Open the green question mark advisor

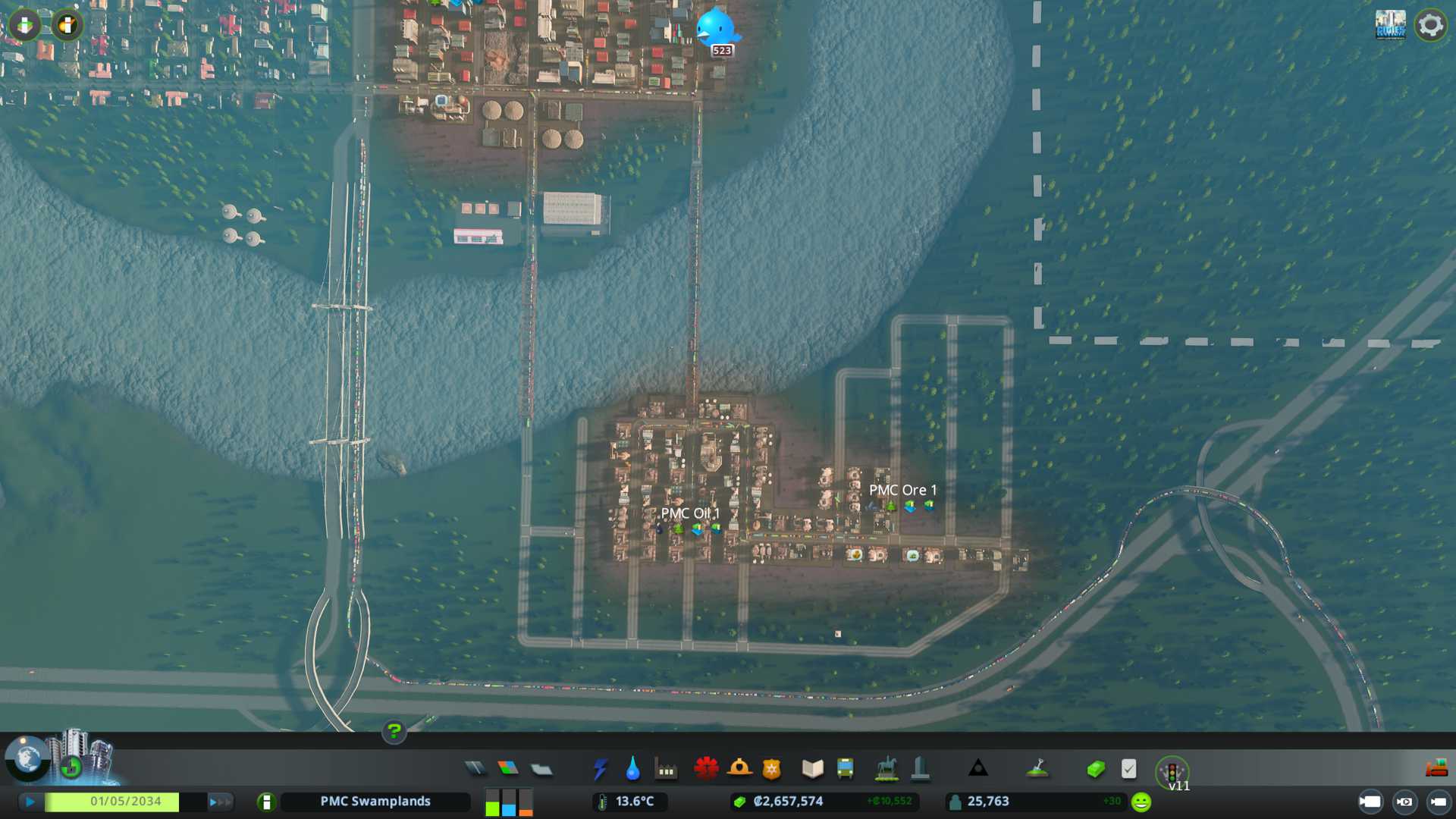(394, 732)
